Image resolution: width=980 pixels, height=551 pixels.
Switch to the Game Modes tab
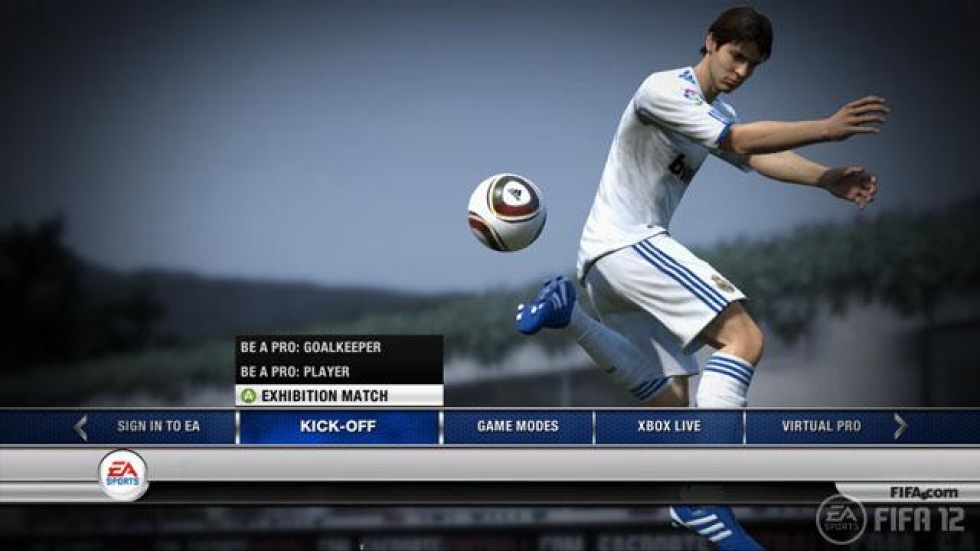[x=517, y=427]
